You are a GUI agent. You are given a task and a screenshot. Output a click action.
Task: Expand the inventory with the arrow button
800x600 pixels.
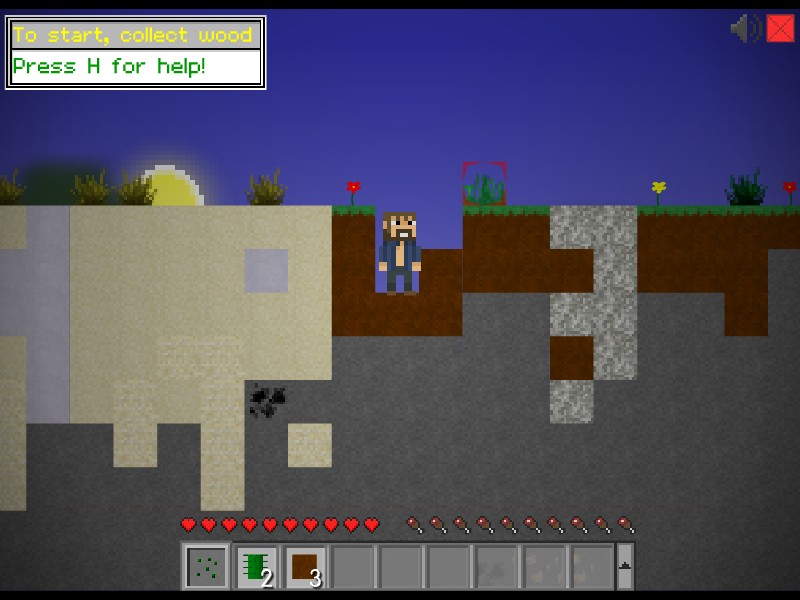point(625,567)
